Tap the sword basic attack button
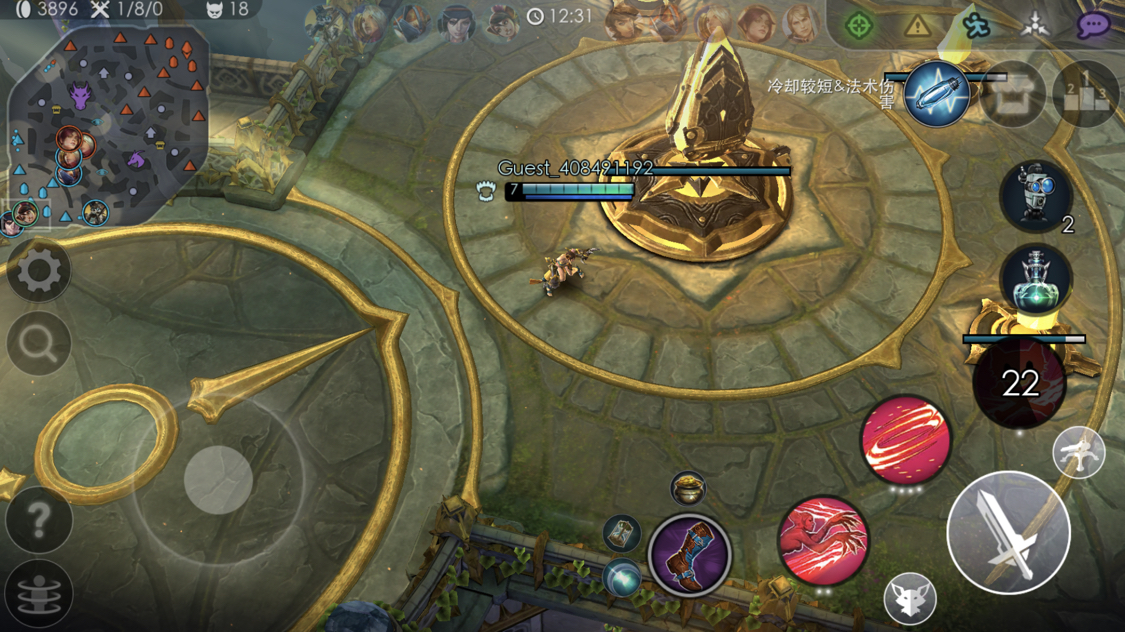1125x632 pixels. coord(1008,533)
